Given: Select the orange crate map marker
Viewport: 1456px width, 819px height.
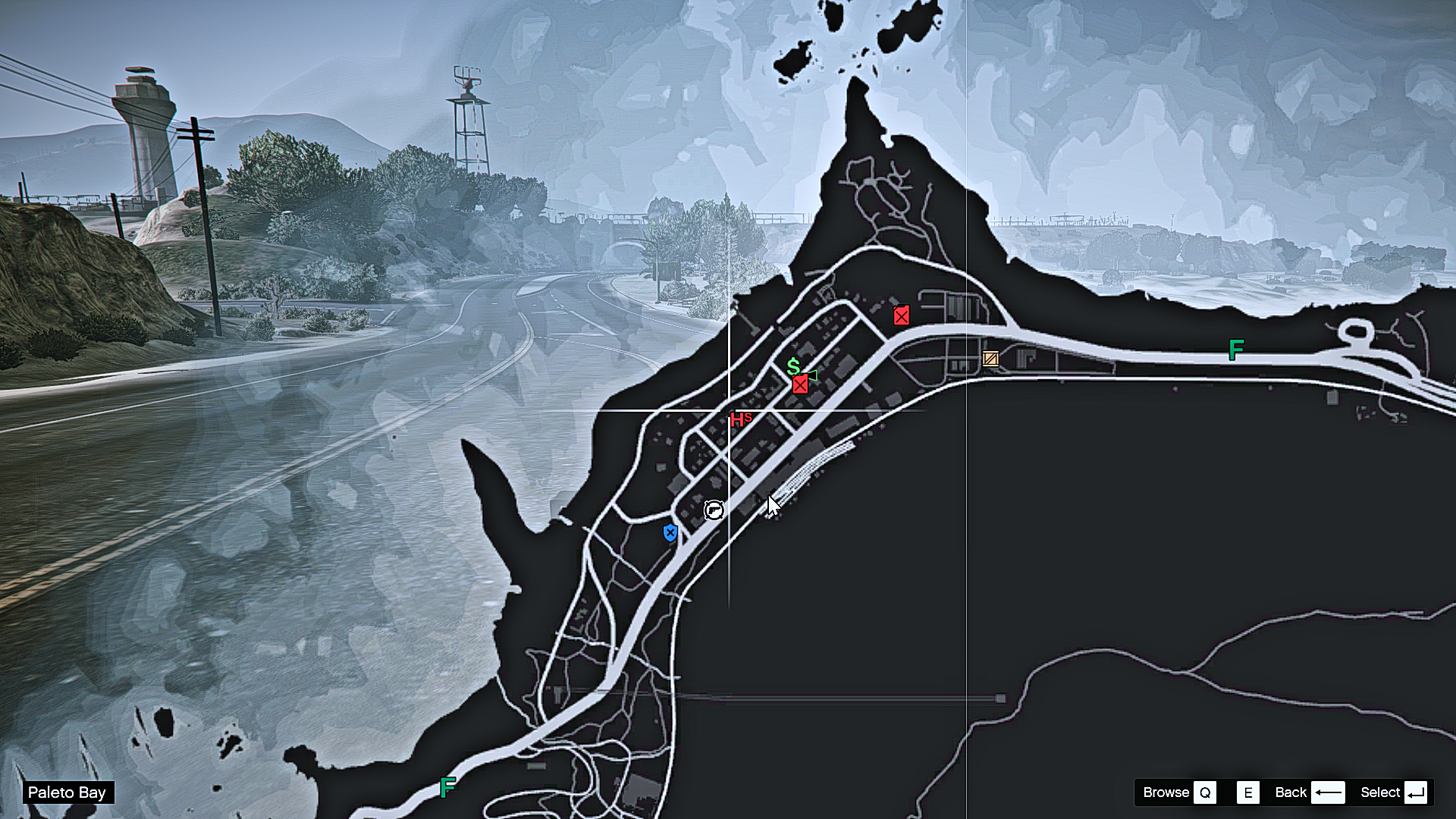Looking at the screenshot, I should tap(990, 359).
